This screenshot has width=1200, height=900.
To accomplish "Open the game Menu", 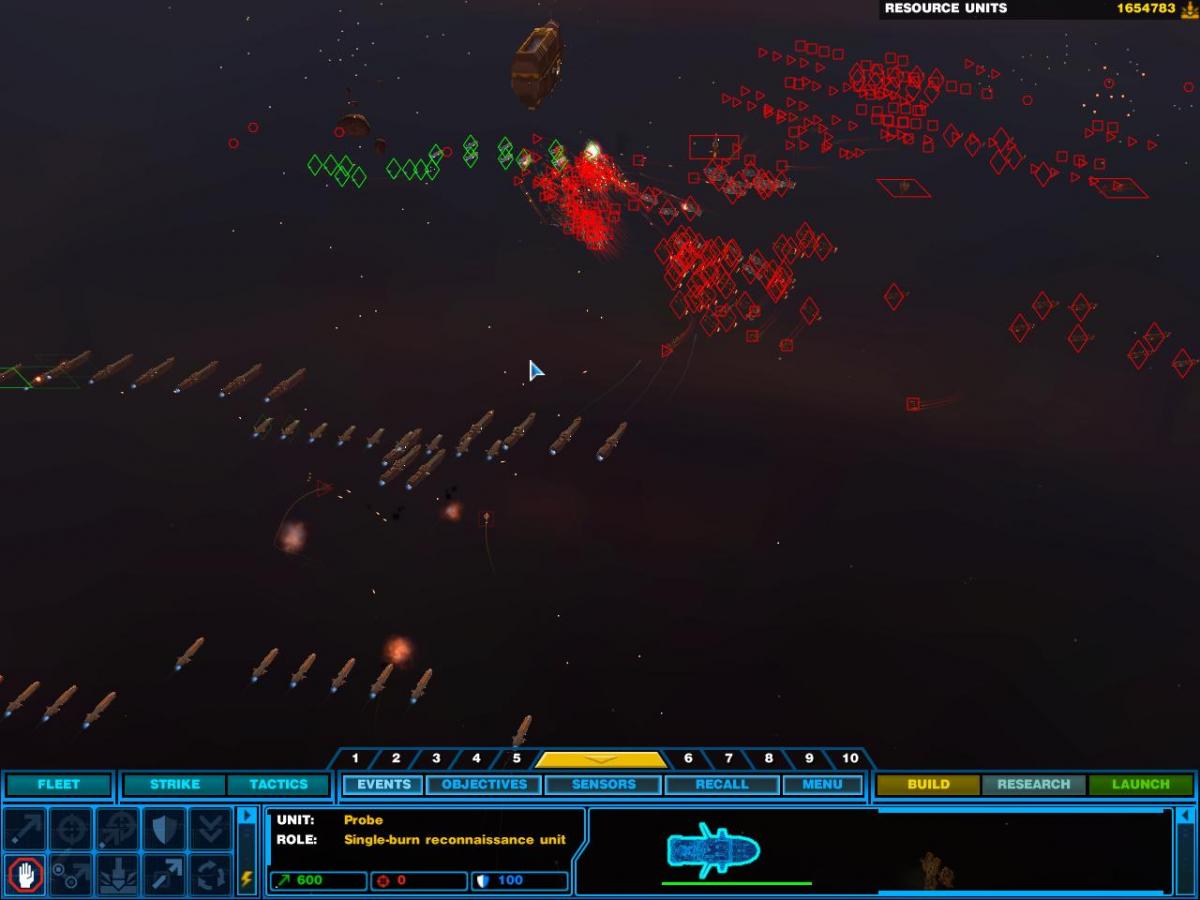I will pyautogui.click(x=822, y=785).
